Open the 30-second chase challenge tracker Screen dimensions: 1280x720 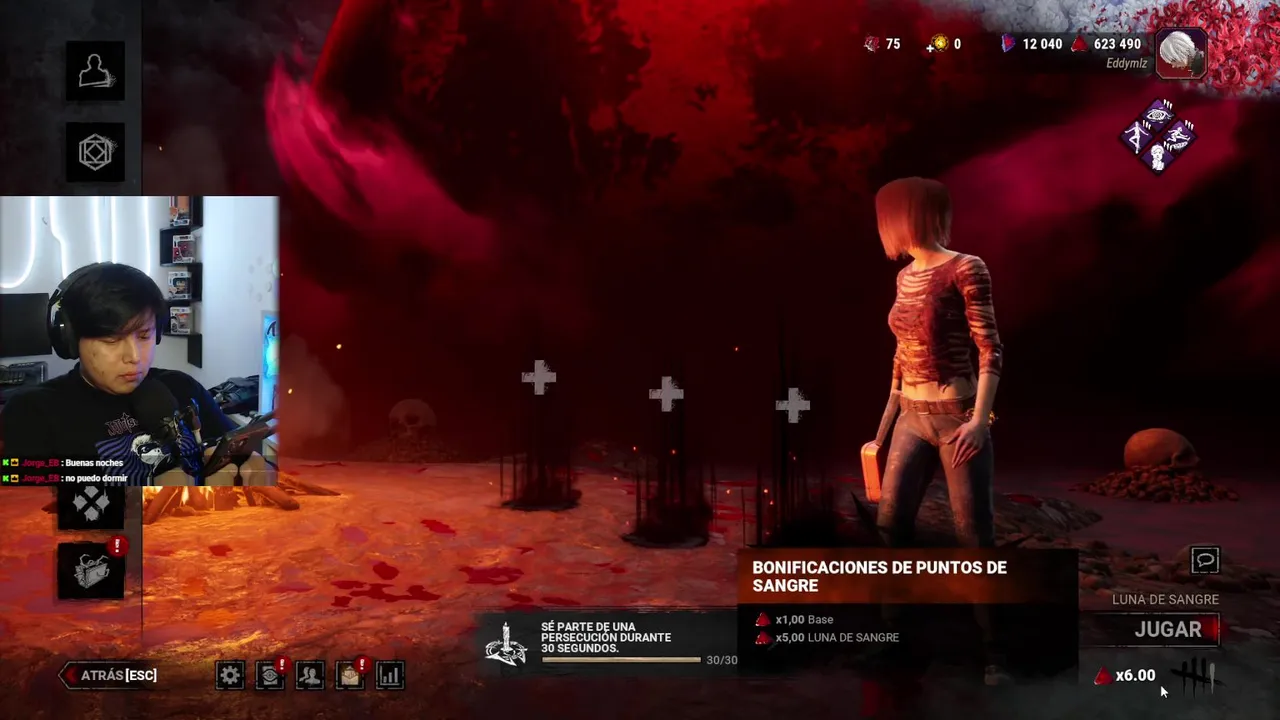(x=608, y=642)
